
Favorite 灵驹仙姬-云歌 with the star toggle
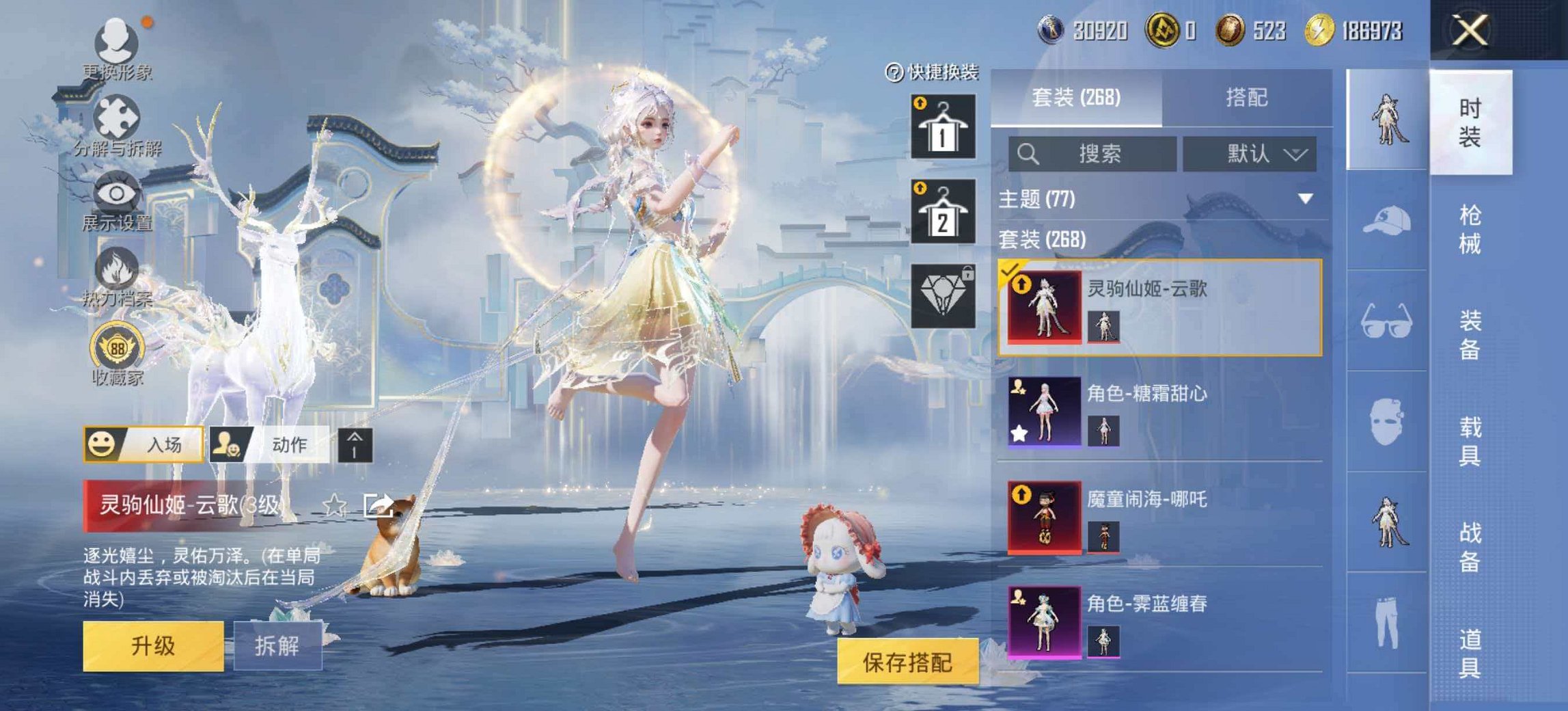click(333, 506)
